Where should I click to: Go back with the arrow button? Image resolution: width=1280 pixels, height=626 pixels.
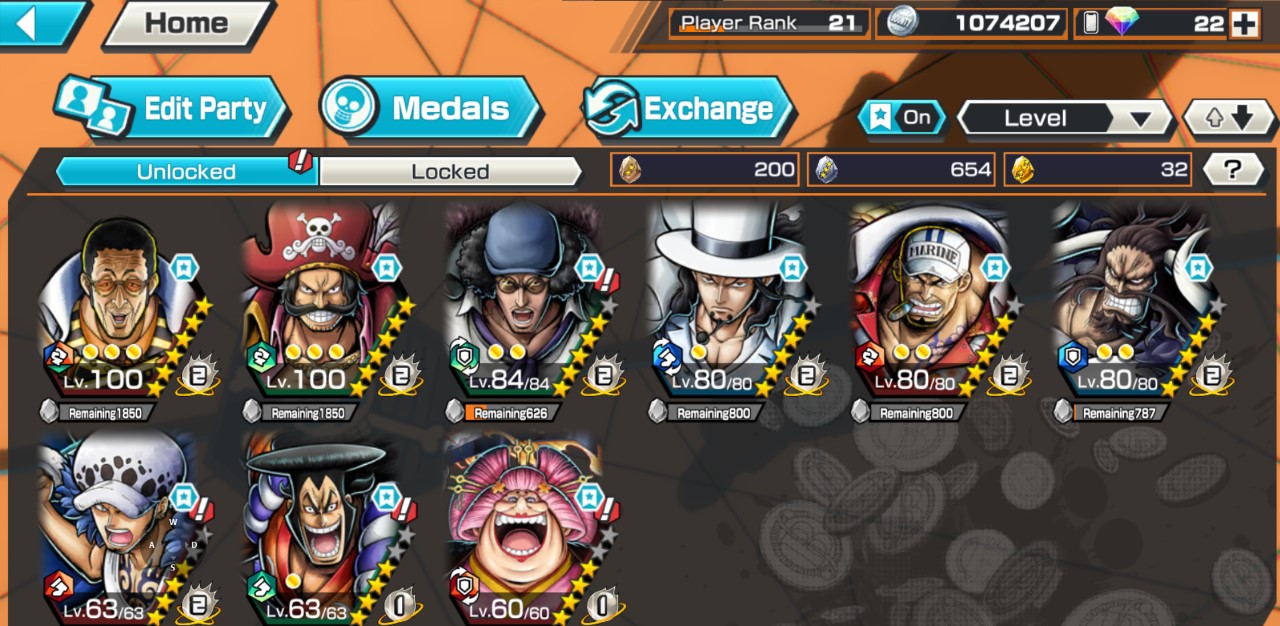(38, 23)
